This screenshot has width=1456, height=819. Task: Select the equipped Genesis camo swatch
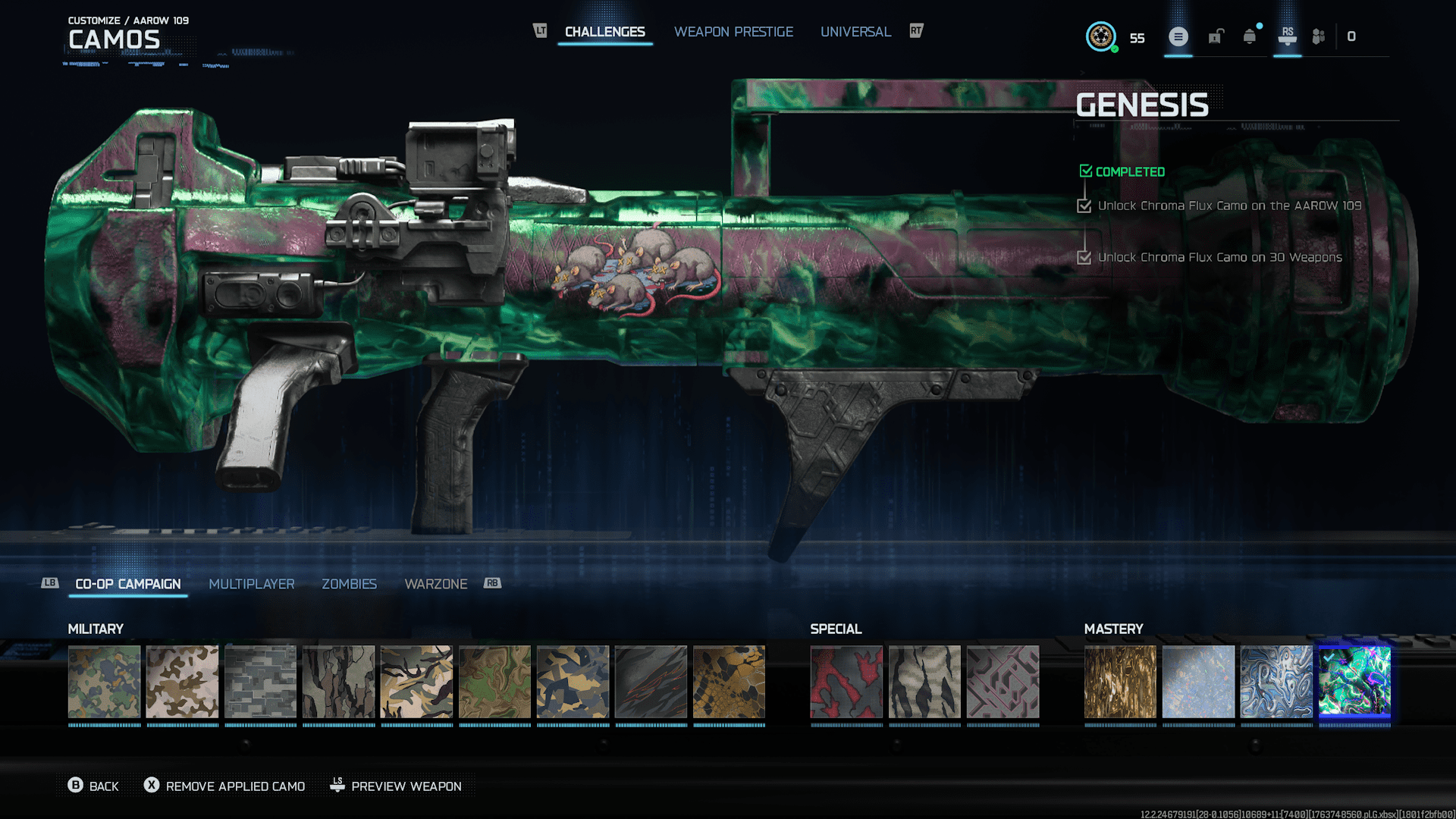point(1354,682)
